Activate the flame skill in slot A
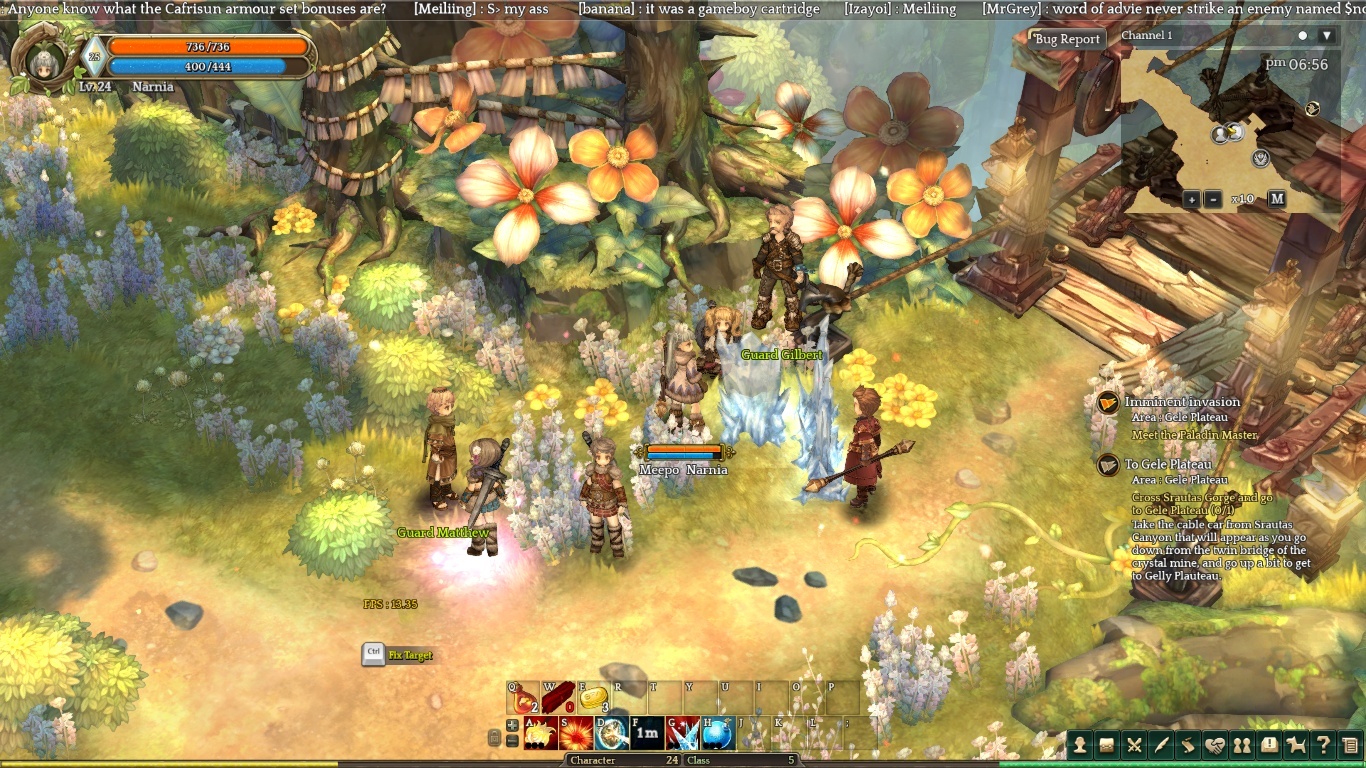The image size is (1366, 768). click(x=540, y=734)
